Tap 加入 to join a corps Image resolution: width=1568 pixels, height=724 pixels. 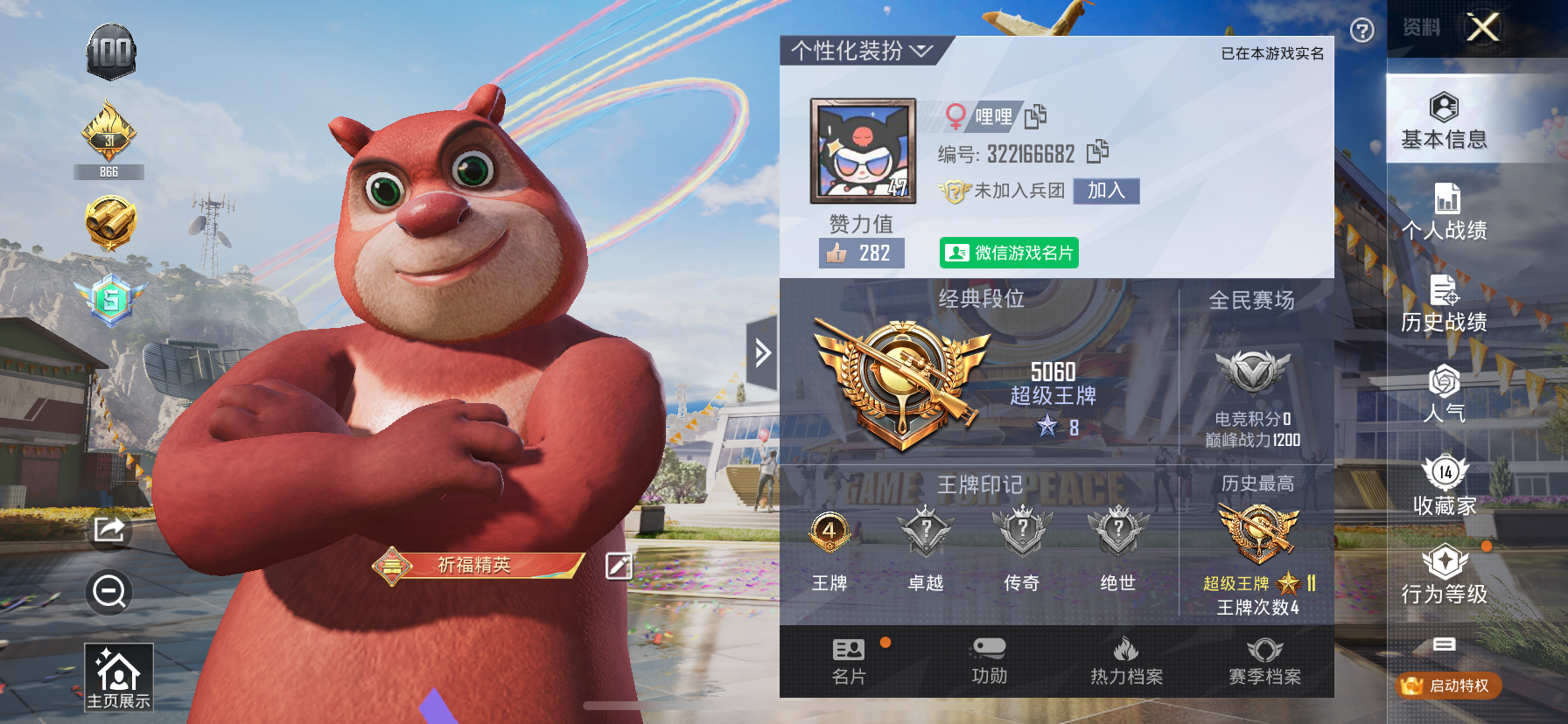point(1104,191)
